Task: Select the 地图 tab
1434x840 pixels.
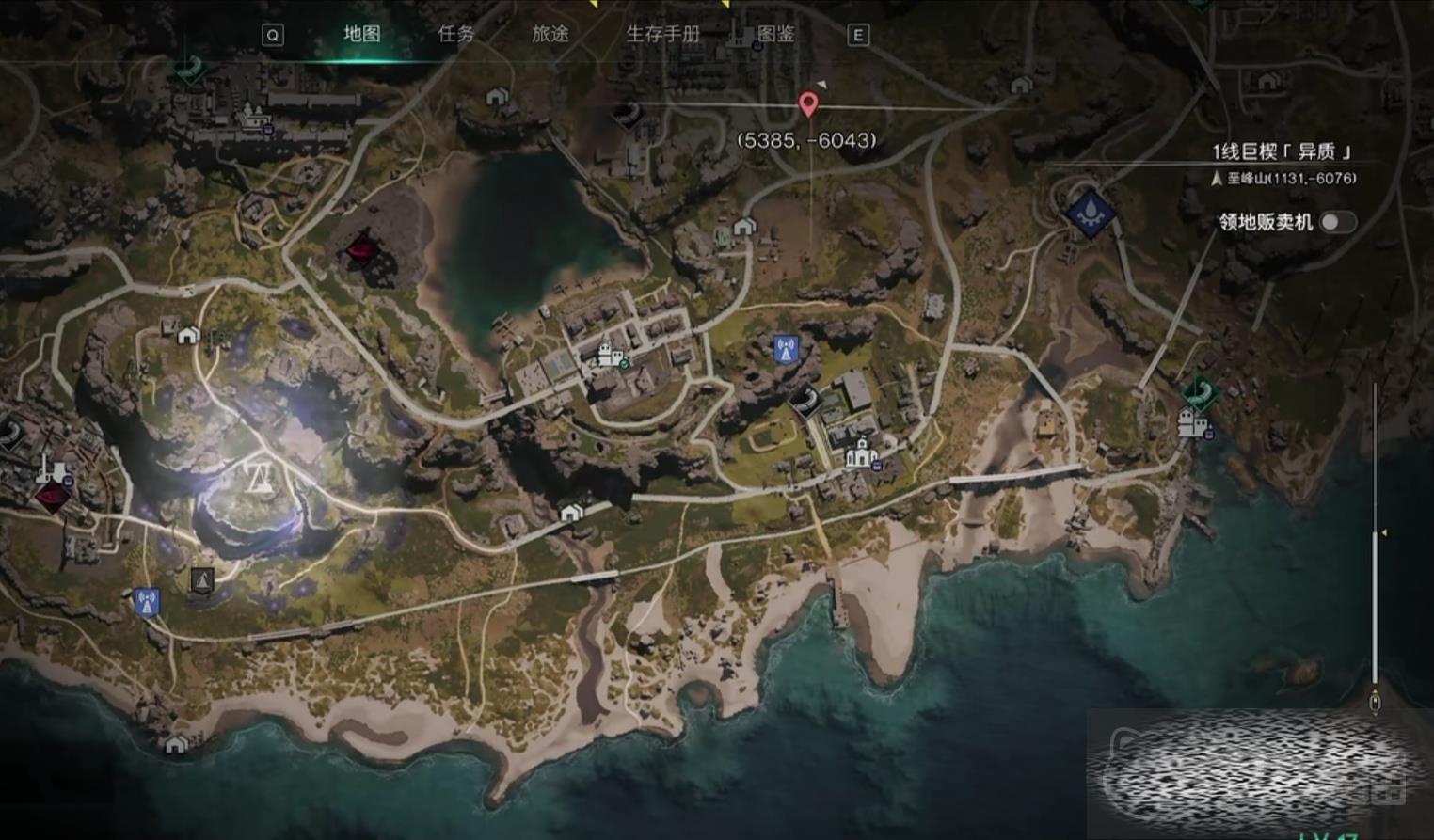Action: tap(362, 34)
